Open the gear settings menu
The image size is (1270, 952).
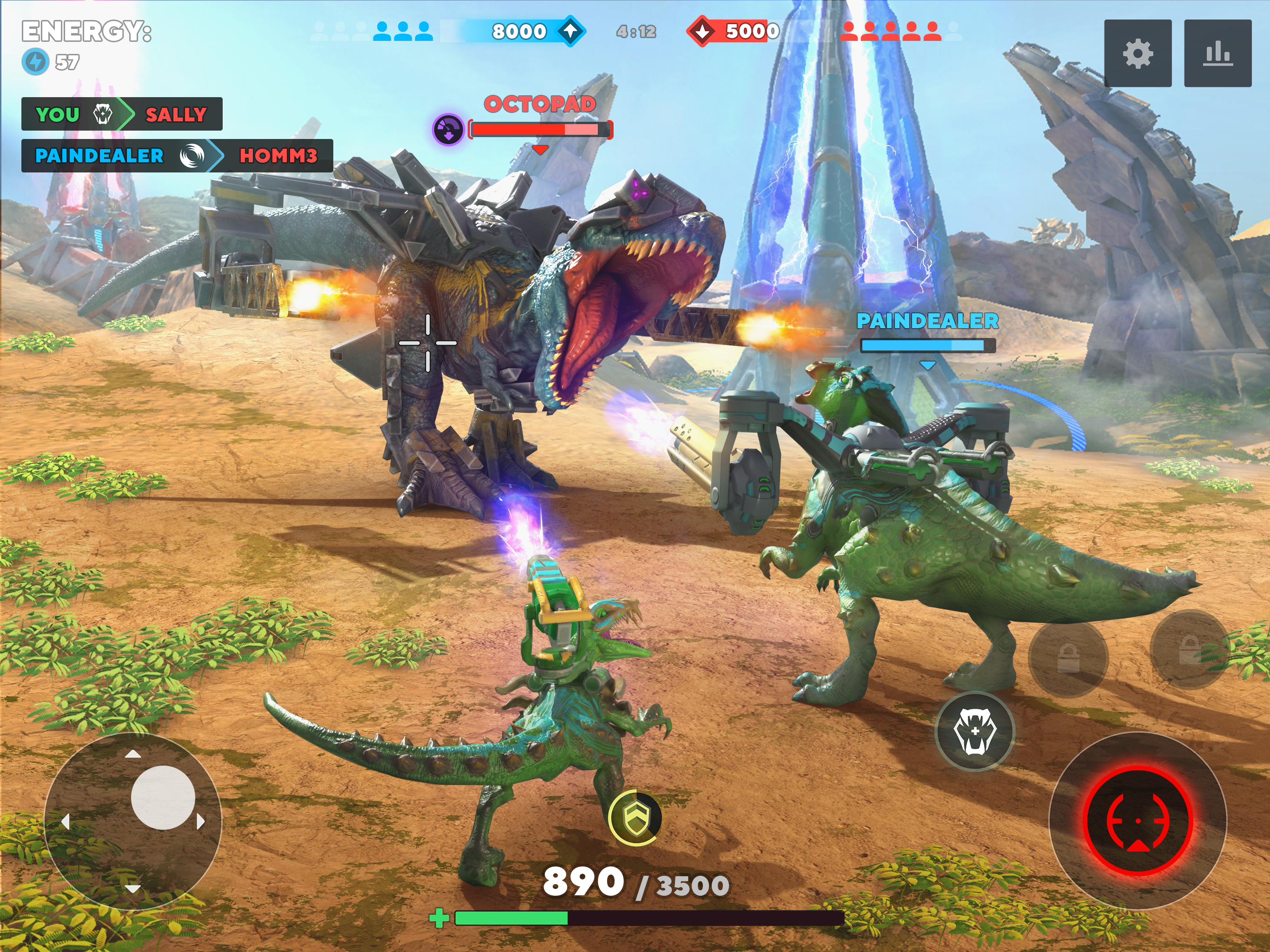point(1138,53)
